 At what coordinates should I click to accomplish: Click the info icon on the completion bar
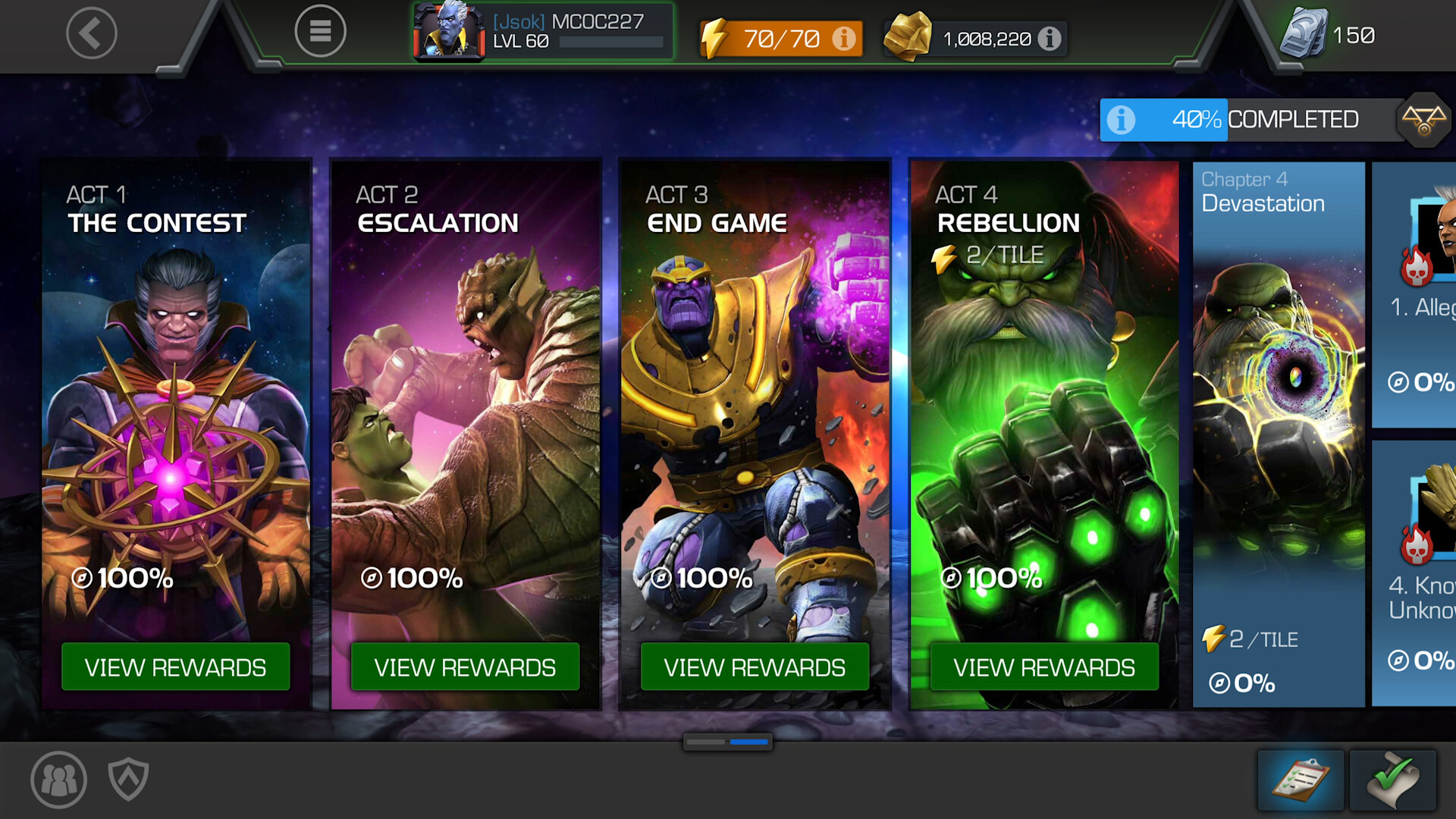click(x=1121, y=120)
